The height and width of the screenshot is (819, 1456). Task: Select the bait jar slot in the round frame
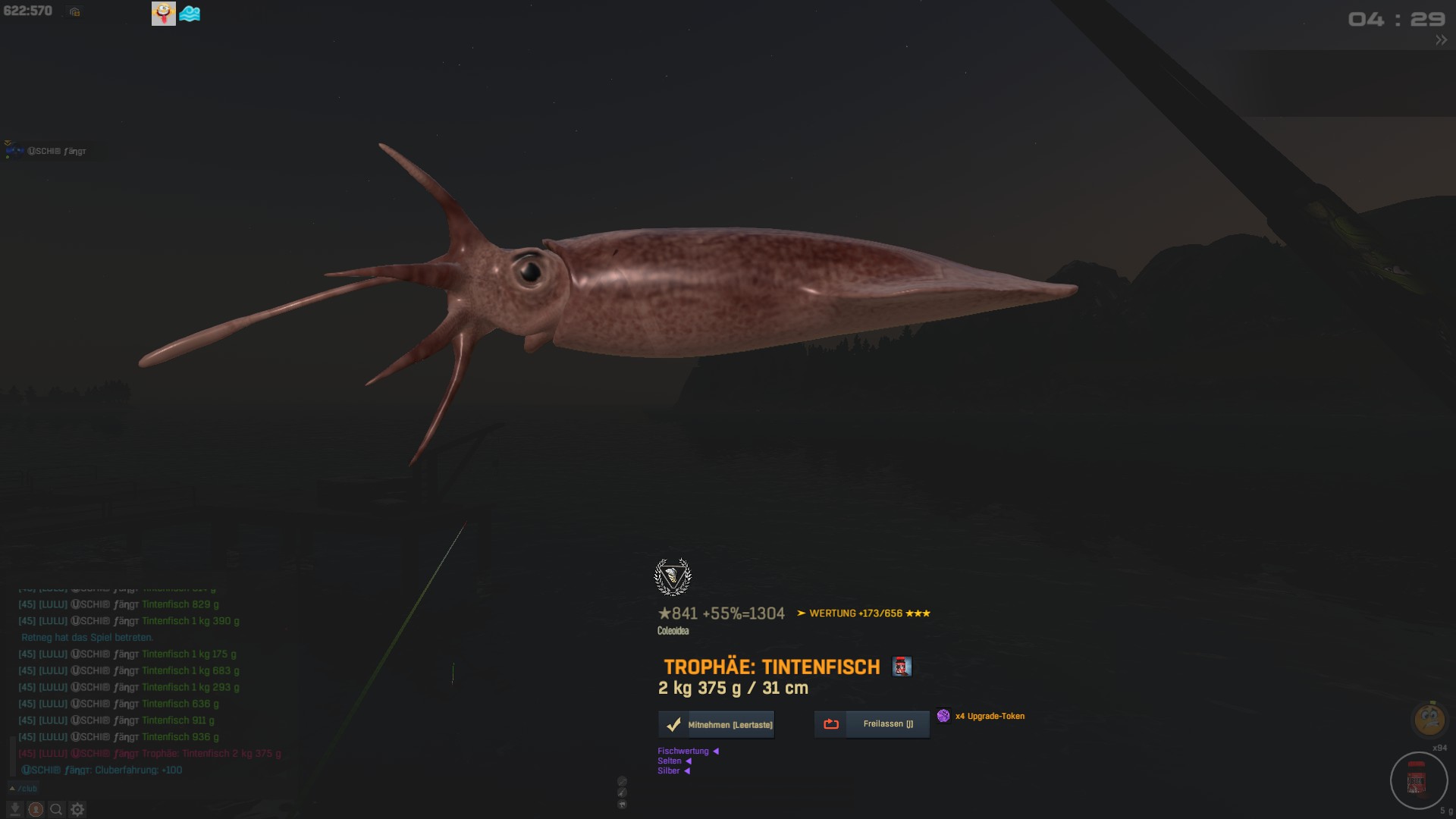coord(1417,780)
